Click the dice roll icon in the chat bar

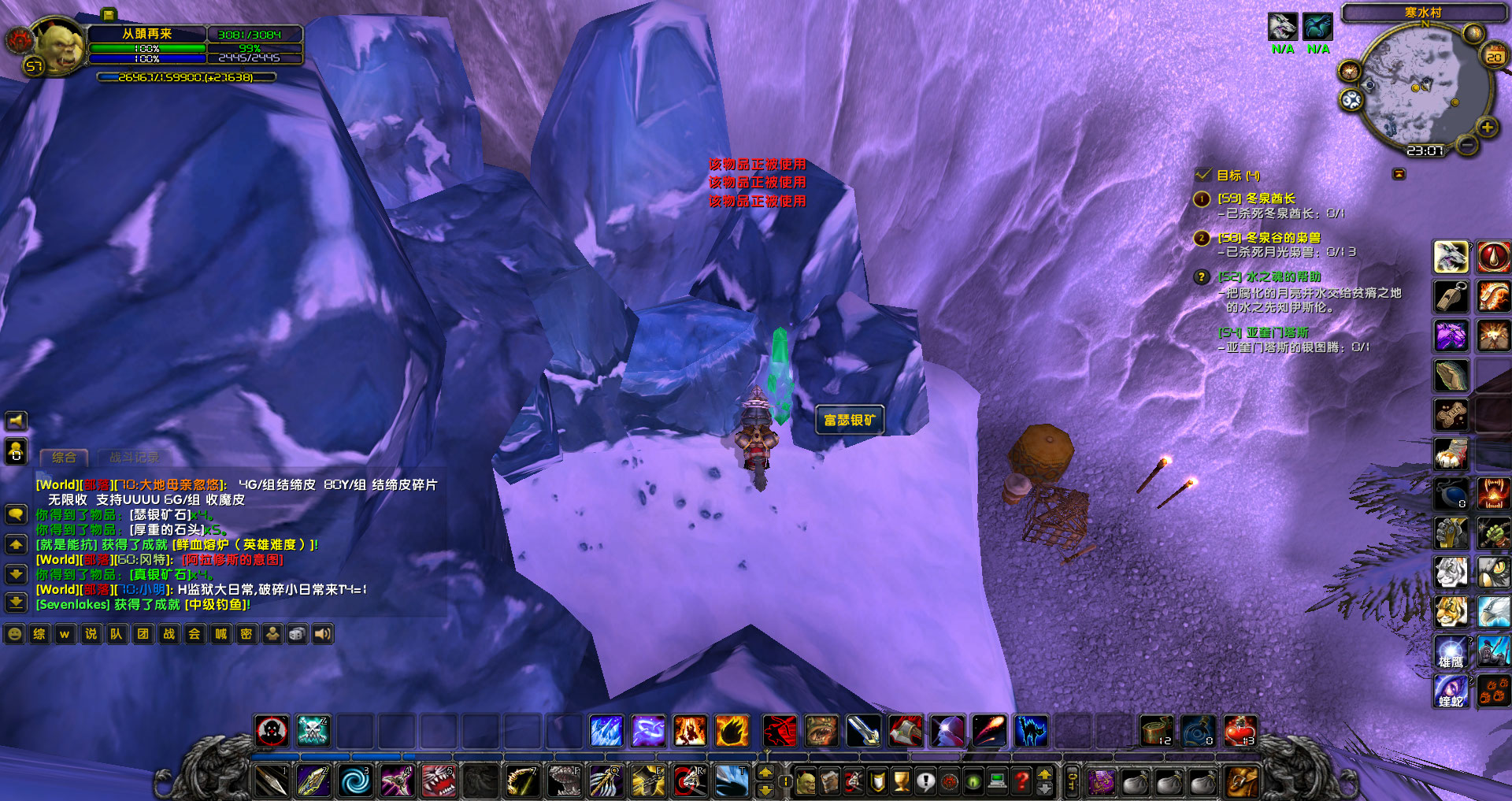tap(297, 634)
